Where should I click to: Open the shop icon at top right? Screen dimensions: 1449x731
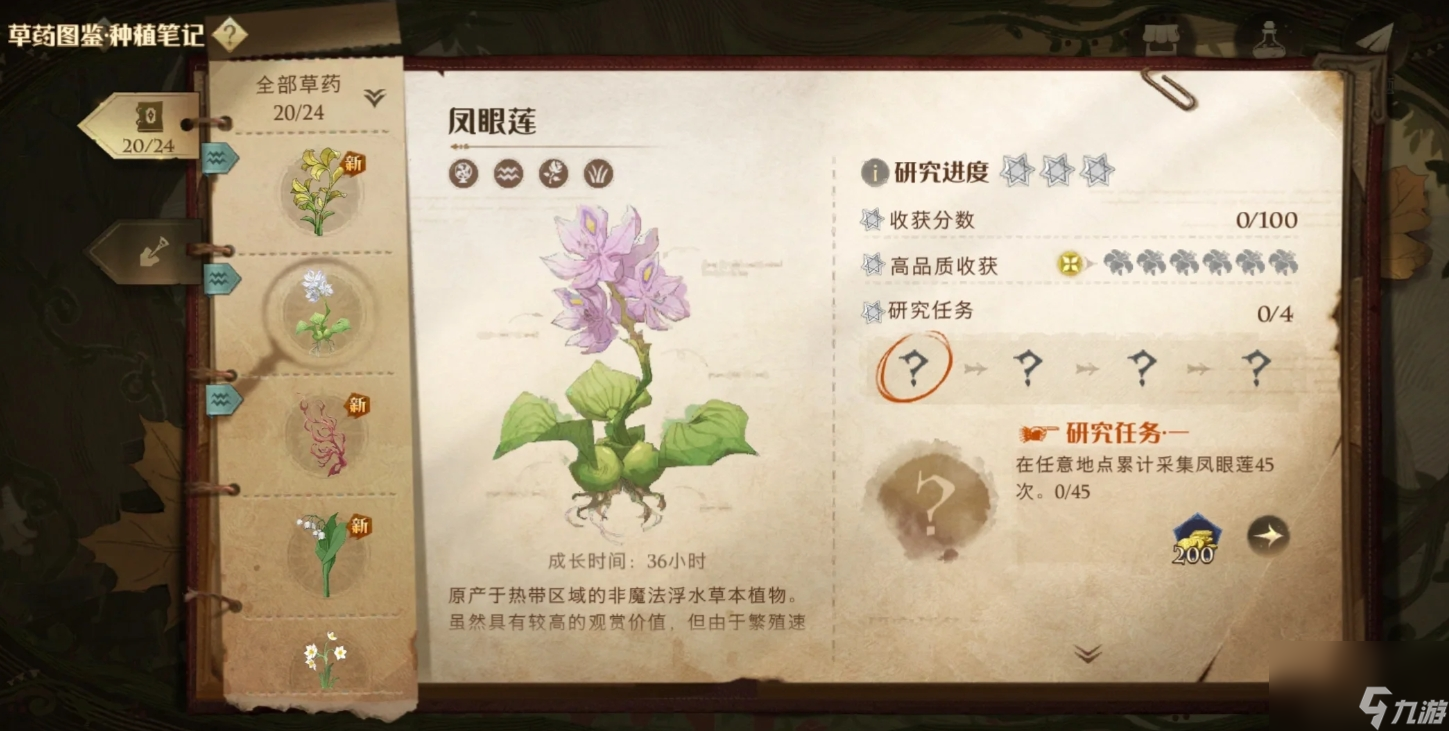point(1160,38)
